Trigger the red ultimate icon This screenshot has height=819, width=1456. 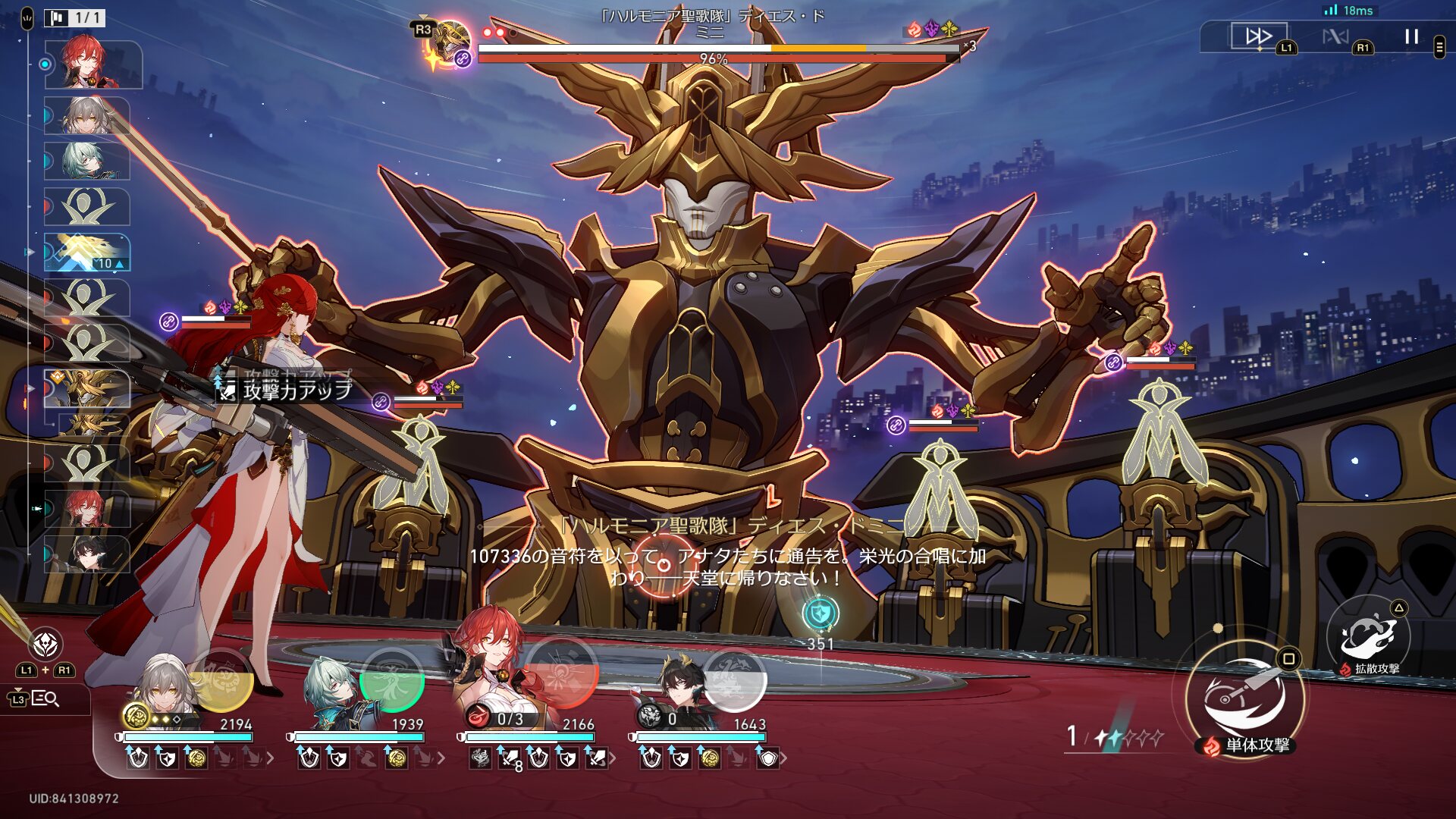[563, 673]
